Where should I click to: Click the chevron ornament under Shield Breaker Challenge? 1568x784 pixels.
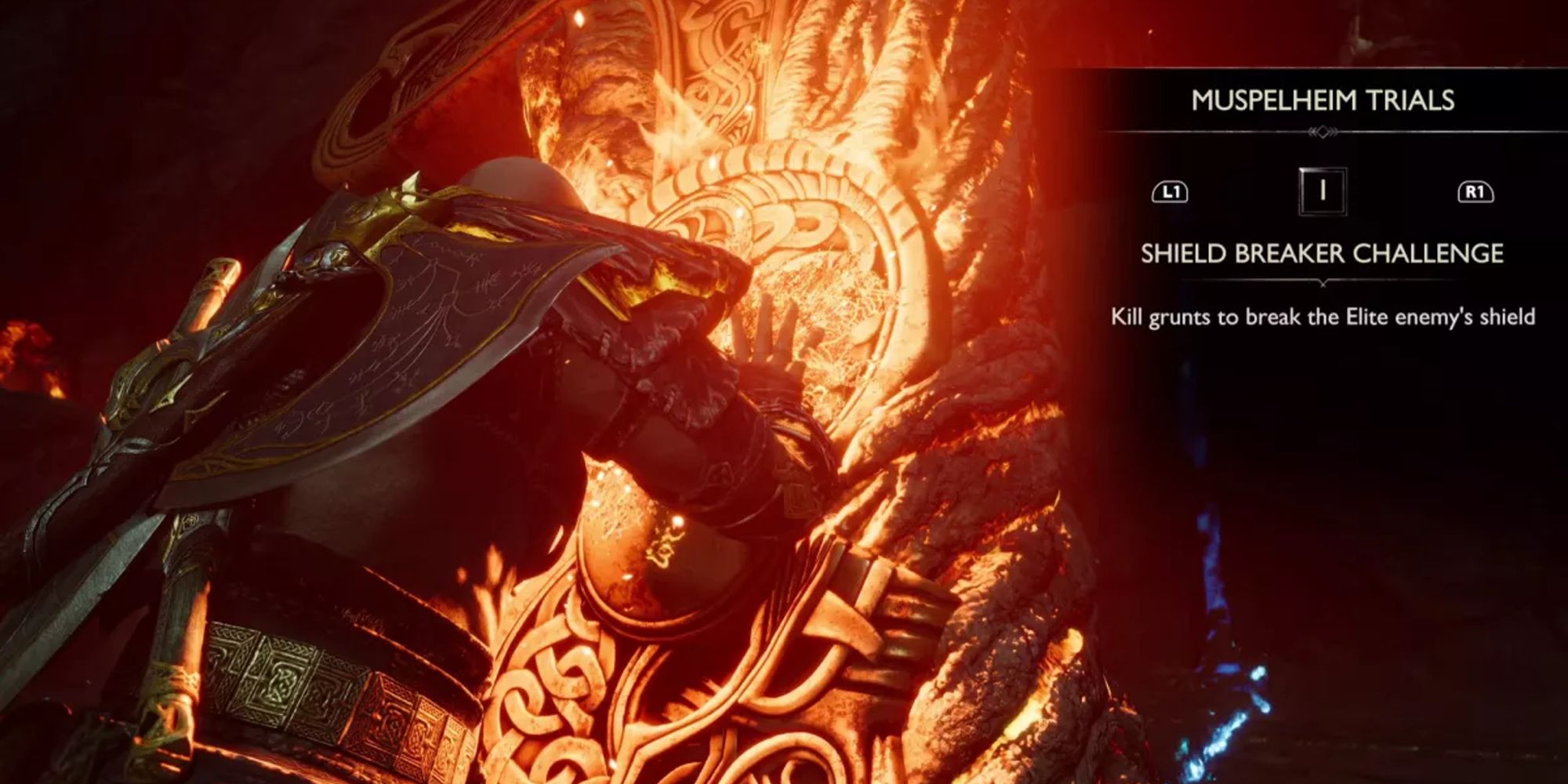[x=1322, y=282]
